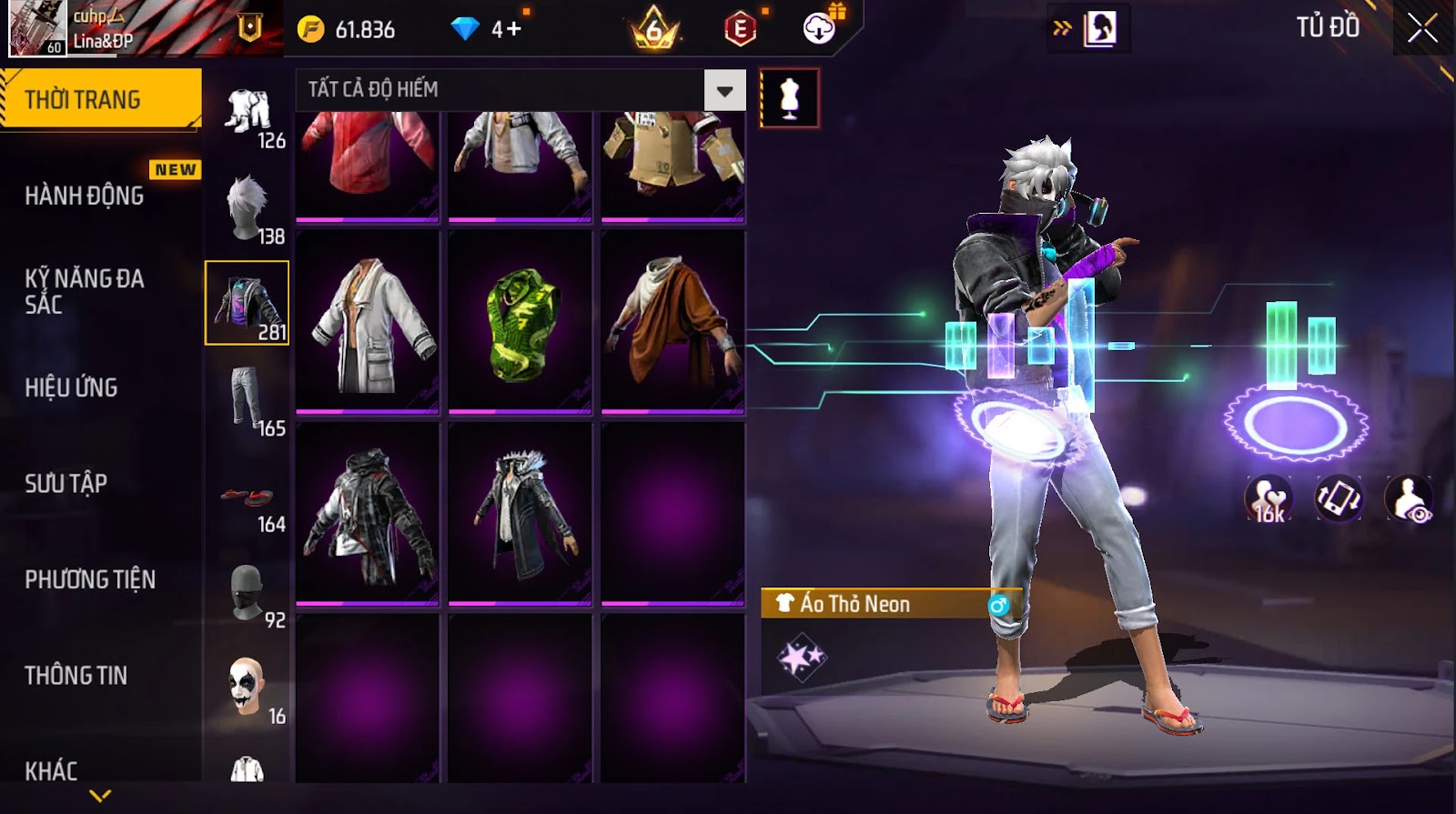This screenshot has width=1456, height=814.
Task: Open the Hành Động menu
Action: [84, 196]
